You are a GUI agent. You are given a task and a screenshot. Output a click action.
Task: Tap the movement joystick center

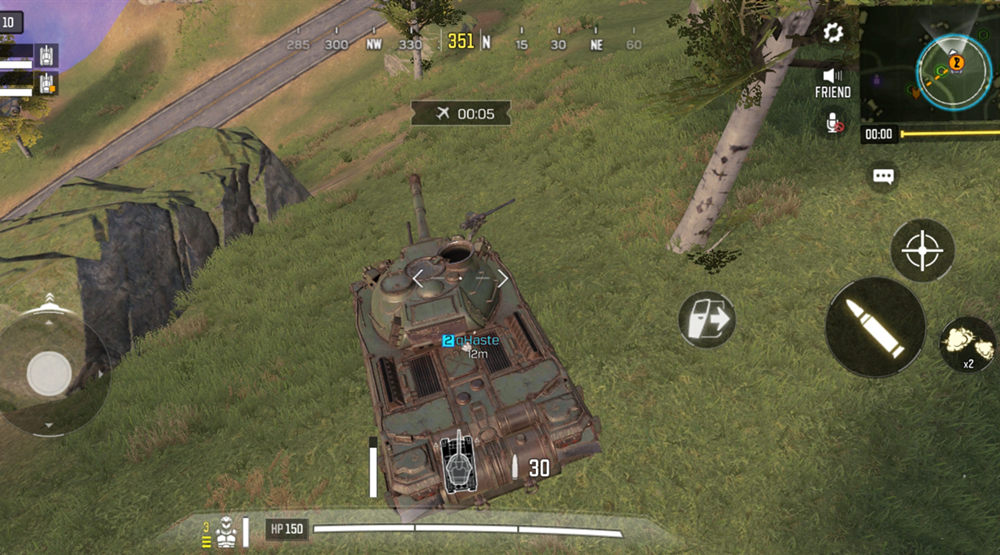tap(48, 374)
